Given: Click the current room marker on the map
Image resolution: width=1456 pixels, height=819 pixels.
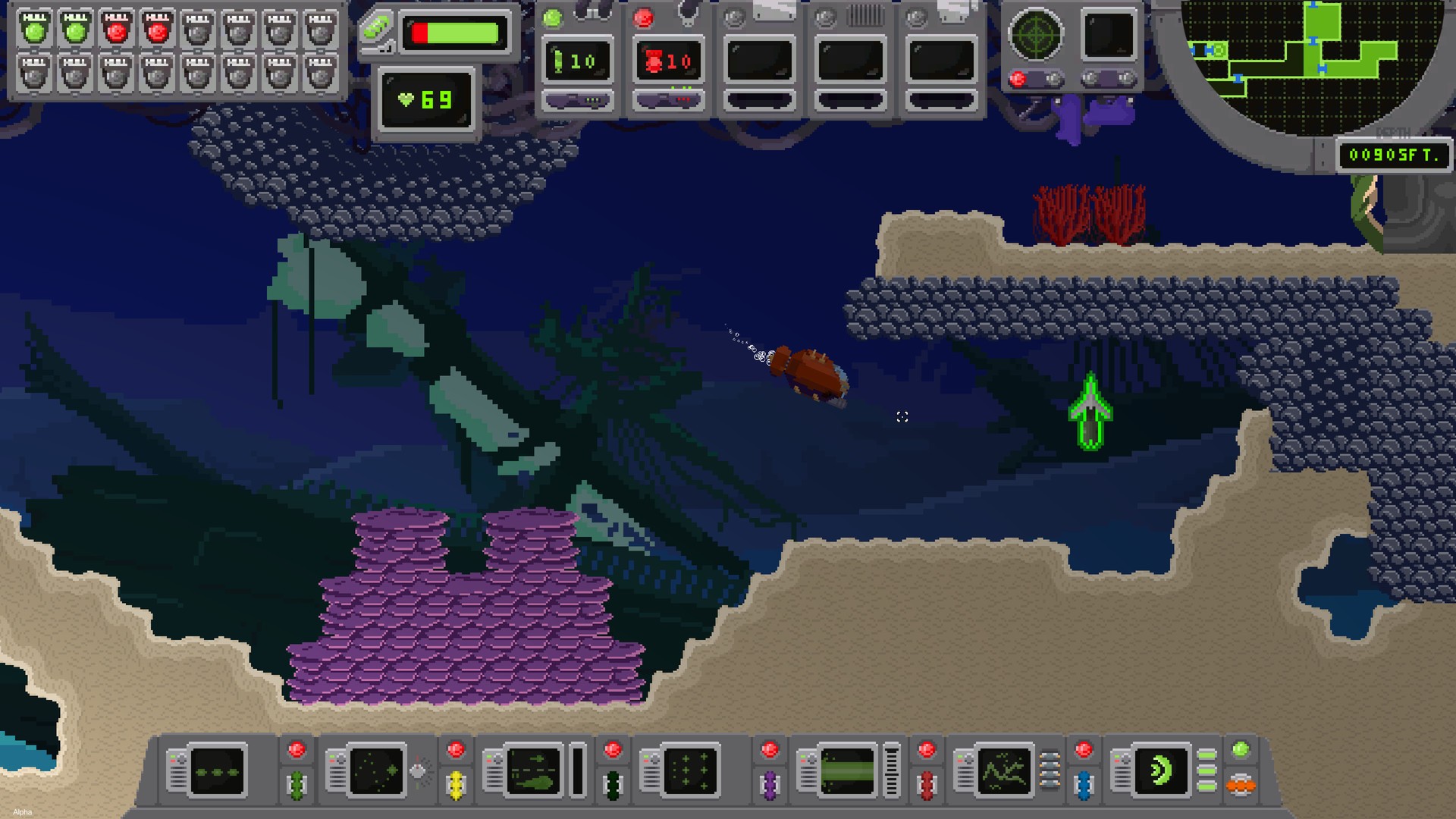Looking at the screenshot, I should [x=1218, y=51].
